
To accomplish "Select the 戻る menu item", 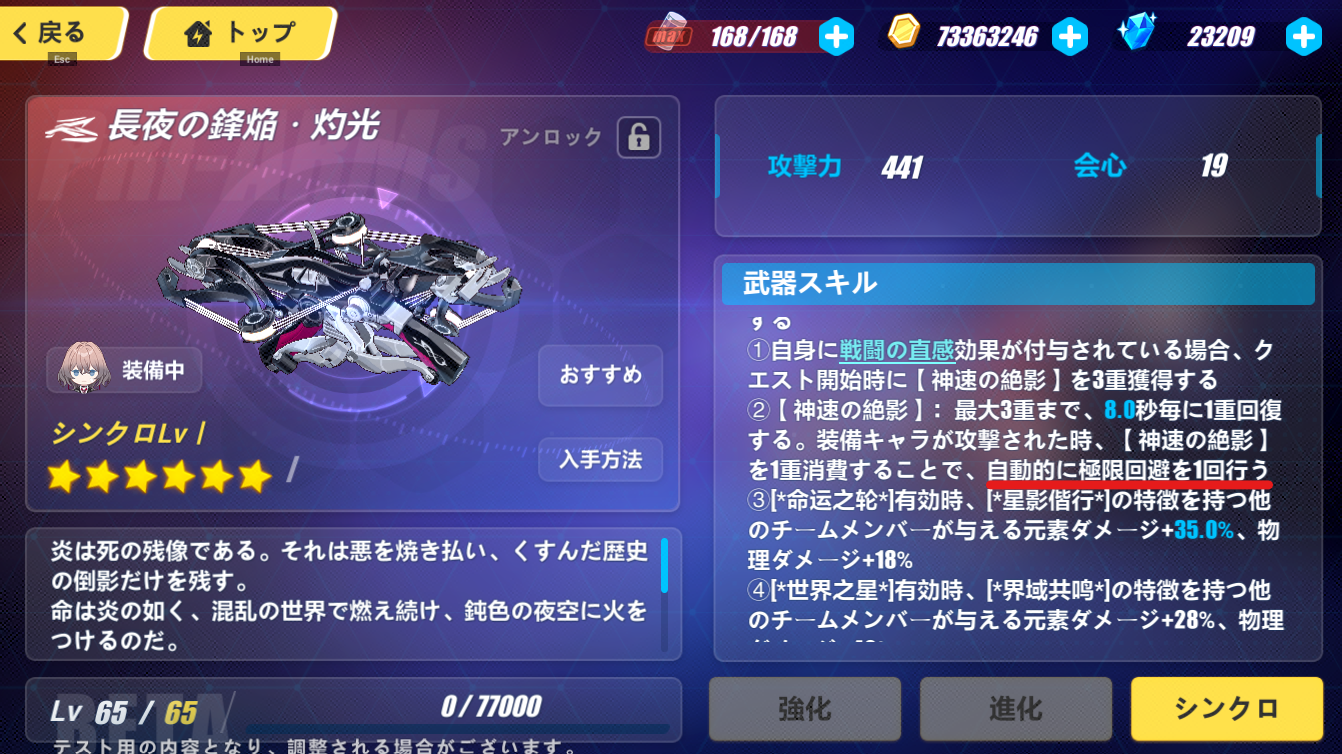I will [62, 31].
